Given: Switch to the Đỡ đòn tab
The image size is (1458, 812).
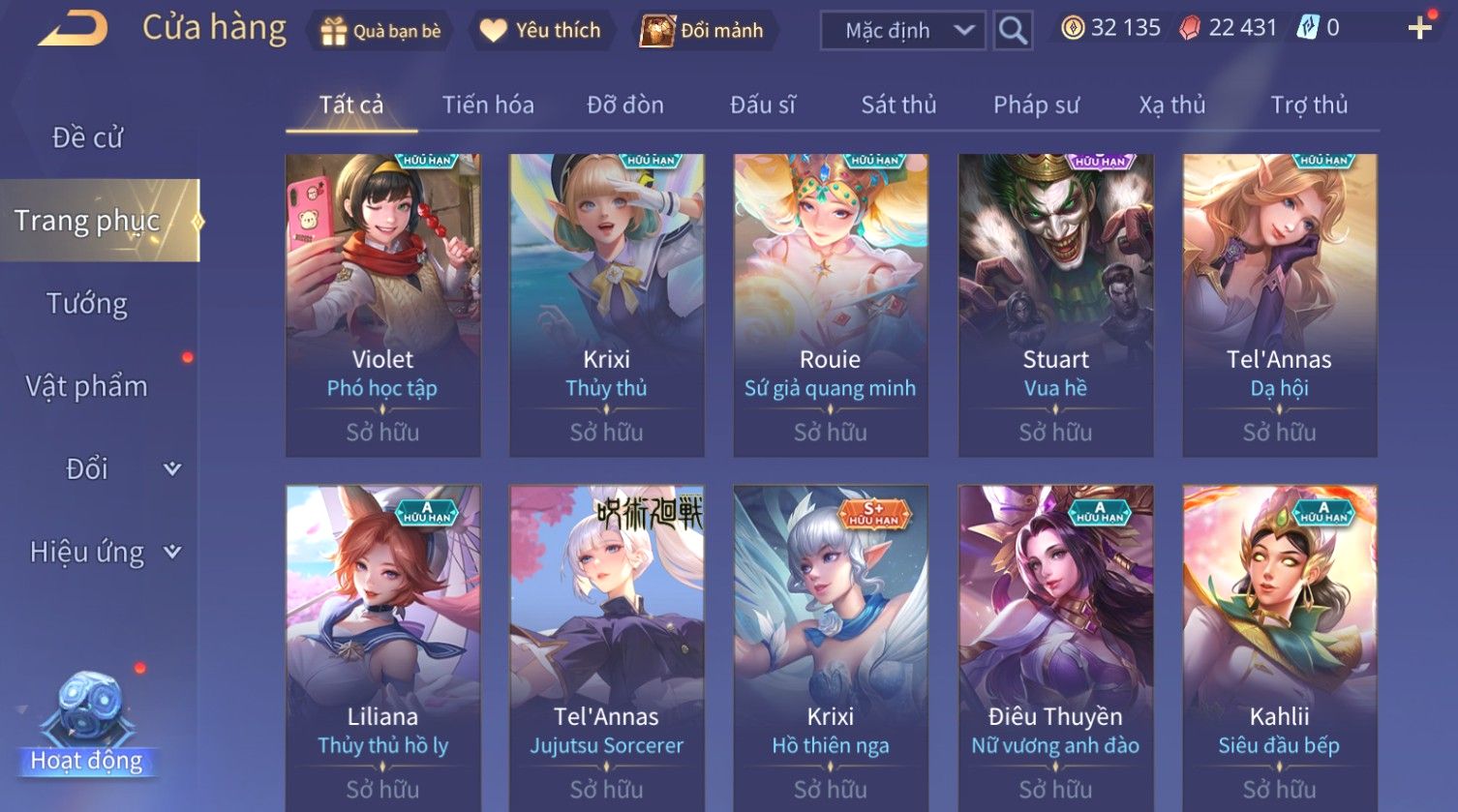Looking at the screenshot, I should pos(625,105).
